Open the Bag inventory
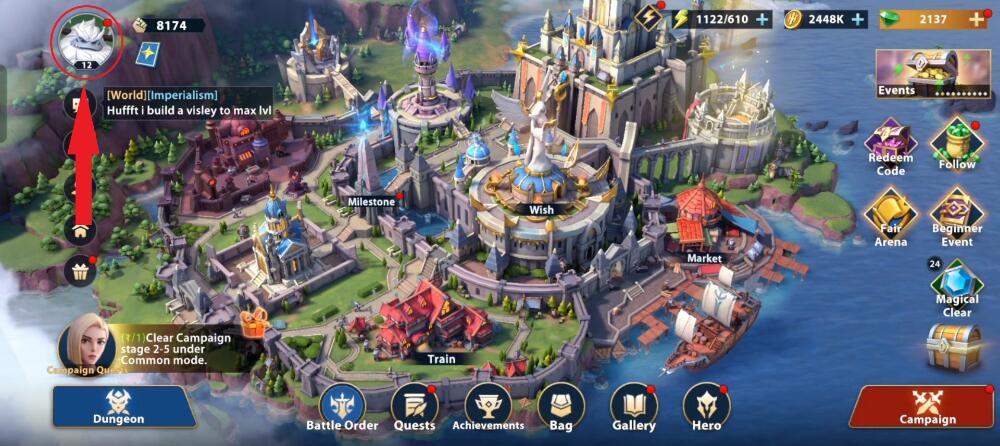 (560, 406)
